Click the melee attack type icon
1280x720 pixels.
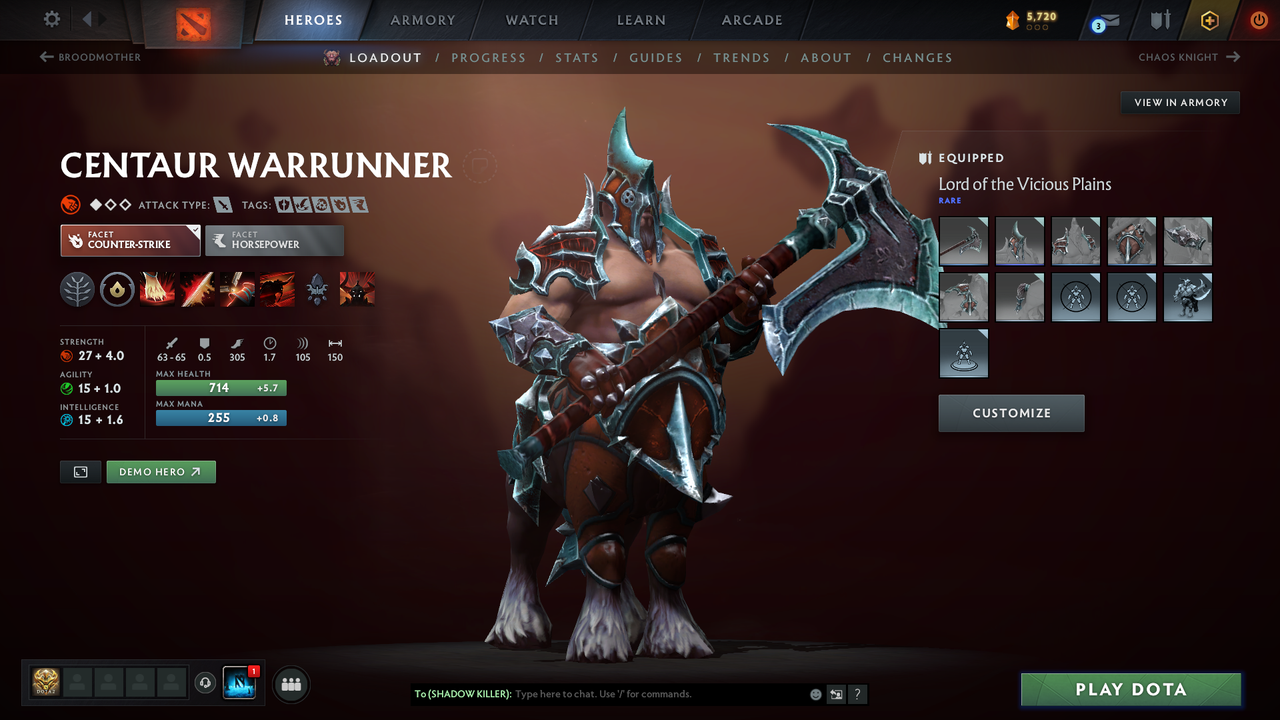(222, 203)
